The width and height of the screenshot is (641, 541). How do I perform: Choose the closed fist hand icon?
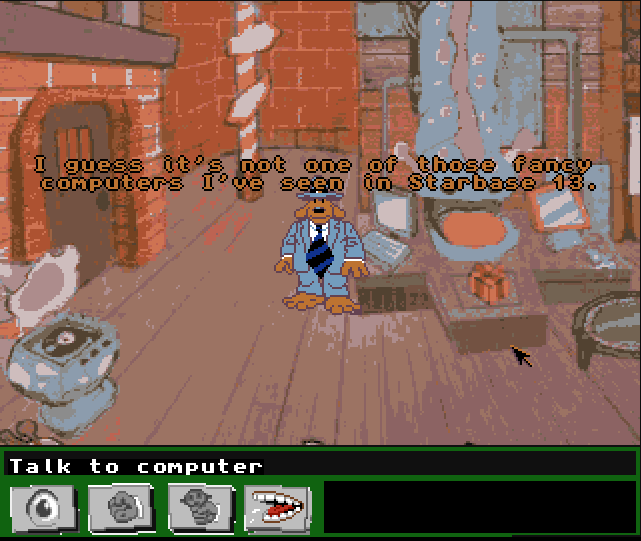[x=121, y=508]
